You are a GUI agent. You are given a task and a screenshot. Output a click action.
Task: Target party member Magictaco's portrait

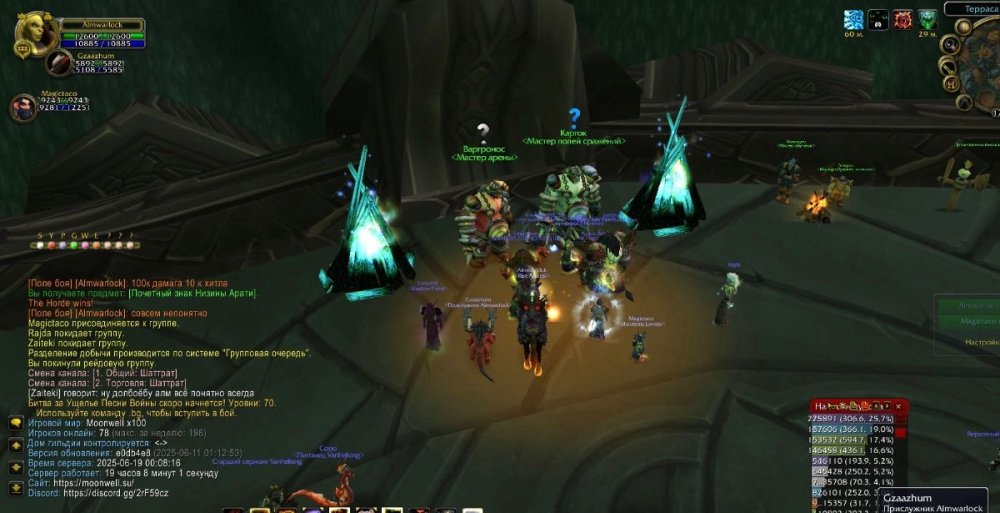[x=23, y=107]
